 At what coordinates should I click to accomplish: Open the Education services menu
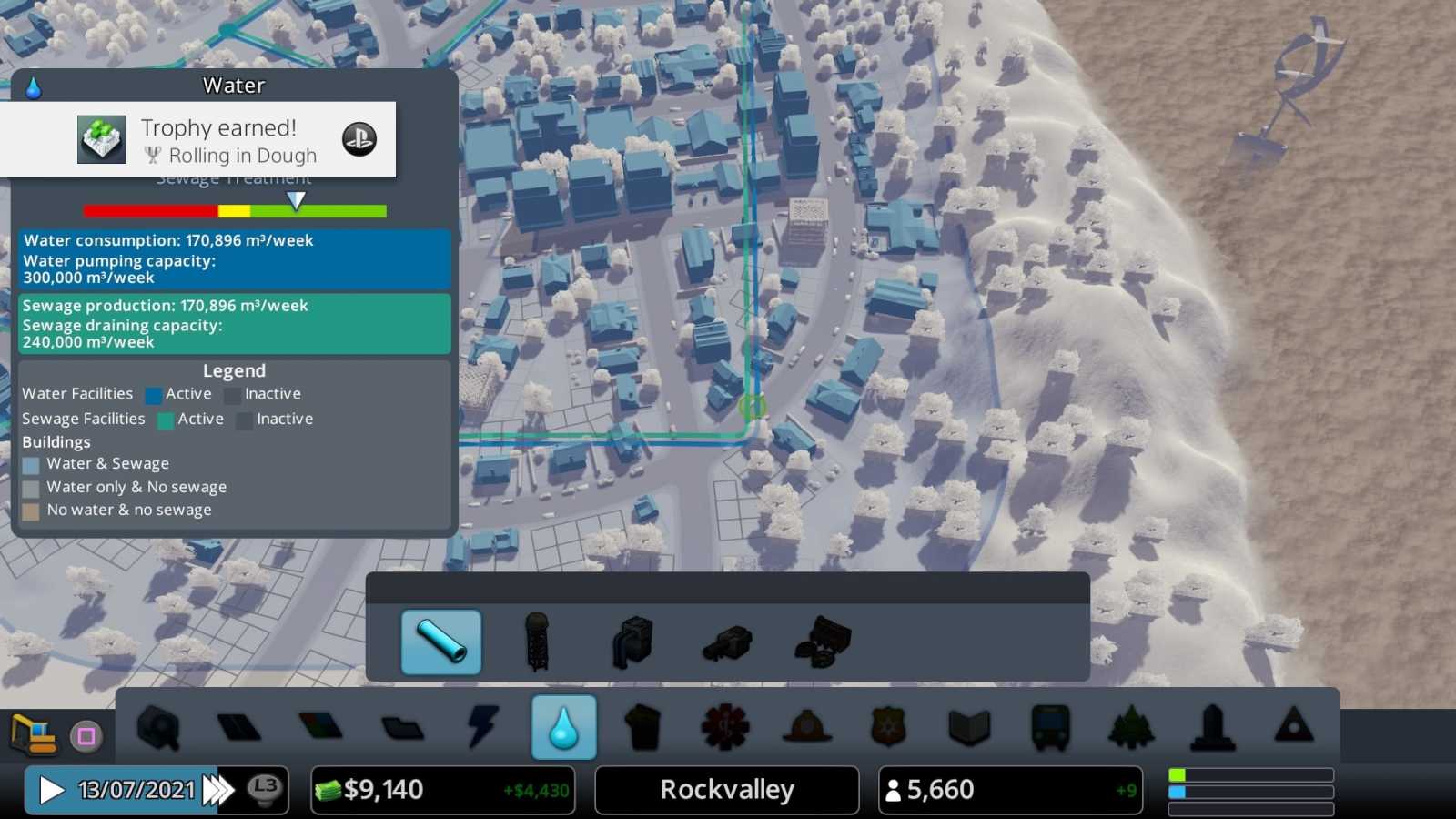pyautogui.click(x=967, y=726)
